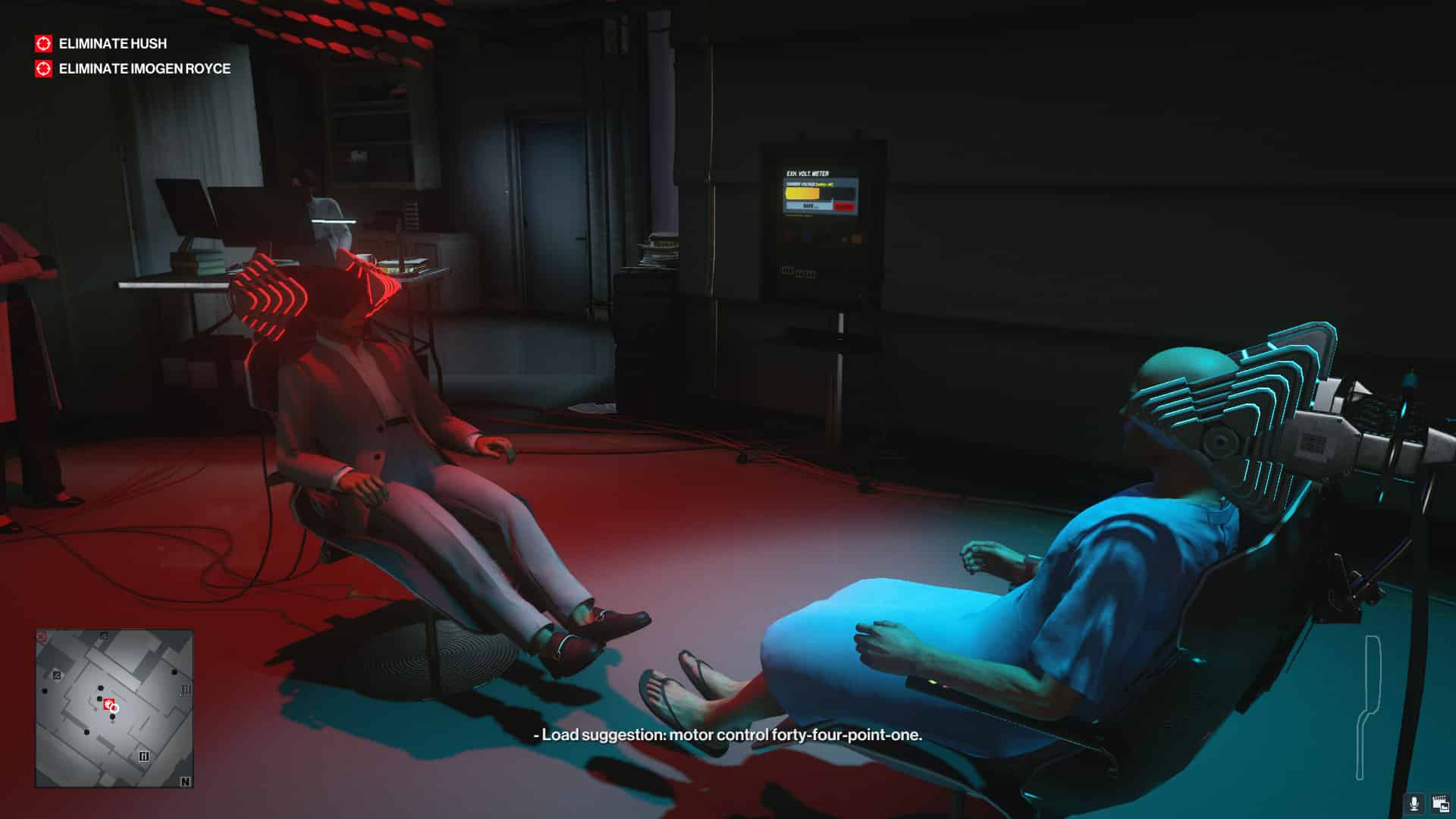Screen dimensions: 1456x819
Task: Click the white player orientation marker on the minimap
Action: click(115, 708)
